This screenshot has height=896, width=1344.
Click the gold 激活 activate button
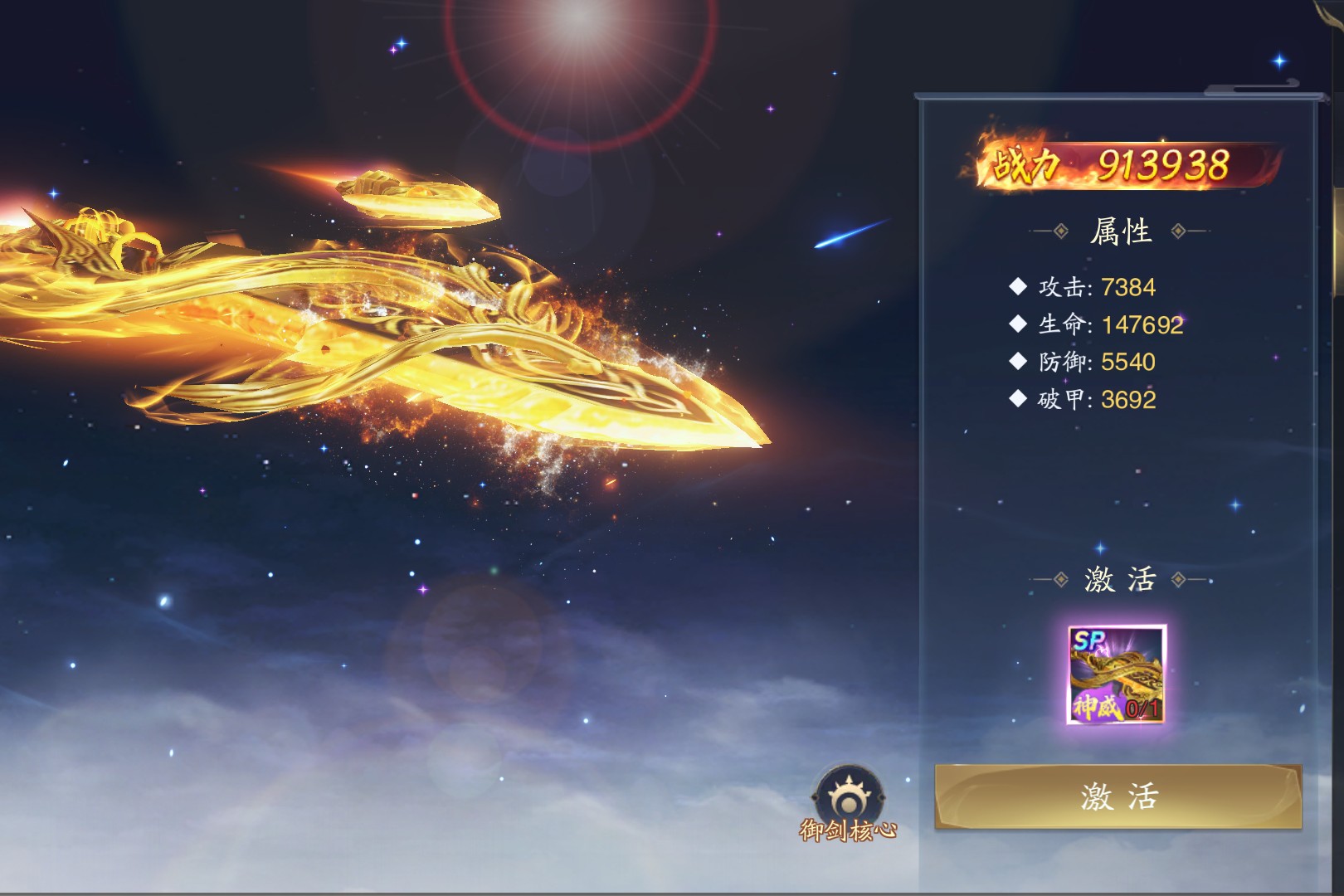(1118, 796)
